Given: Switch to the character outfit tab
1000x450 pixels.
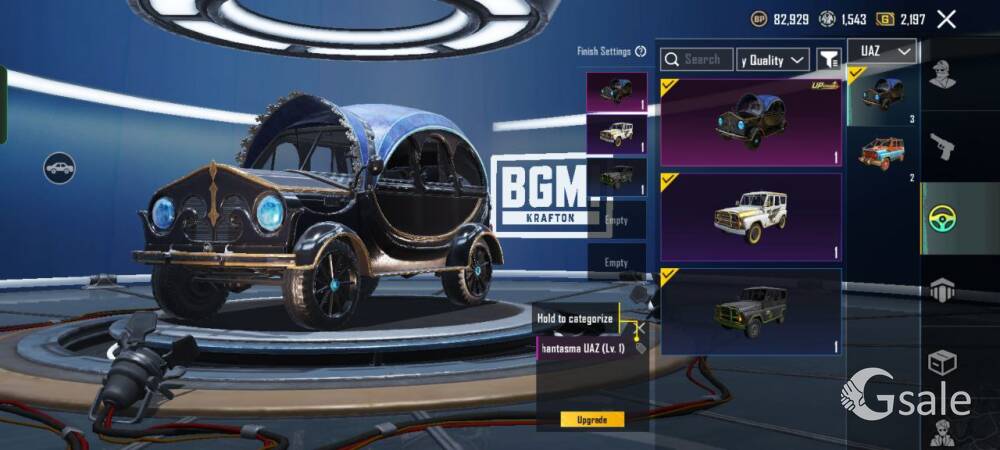Looking at the screenshot, I should [942, 74].
